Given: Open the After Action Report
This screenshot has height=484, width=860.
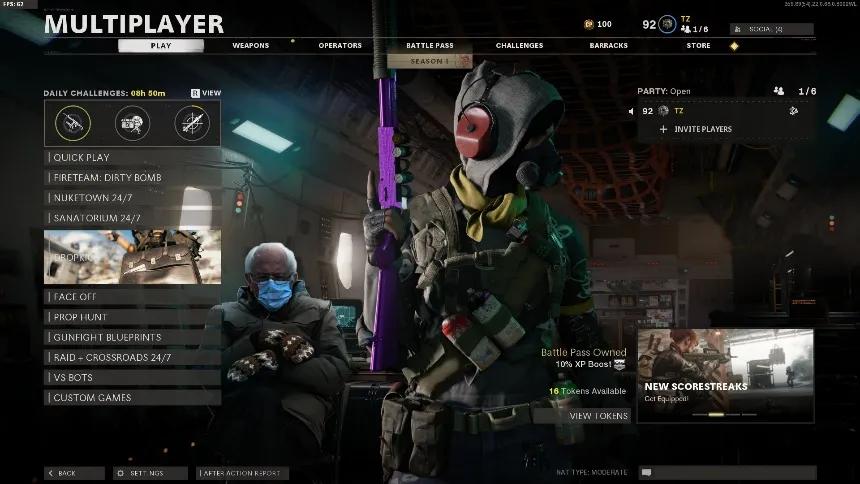Looking at the screenshot, I should [243, 473].
